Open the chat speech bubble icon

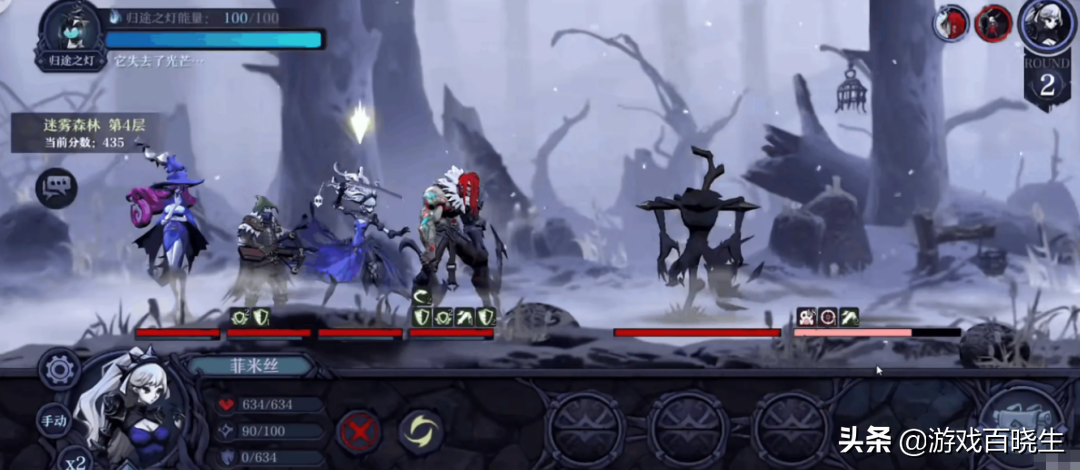pos(56,188)
